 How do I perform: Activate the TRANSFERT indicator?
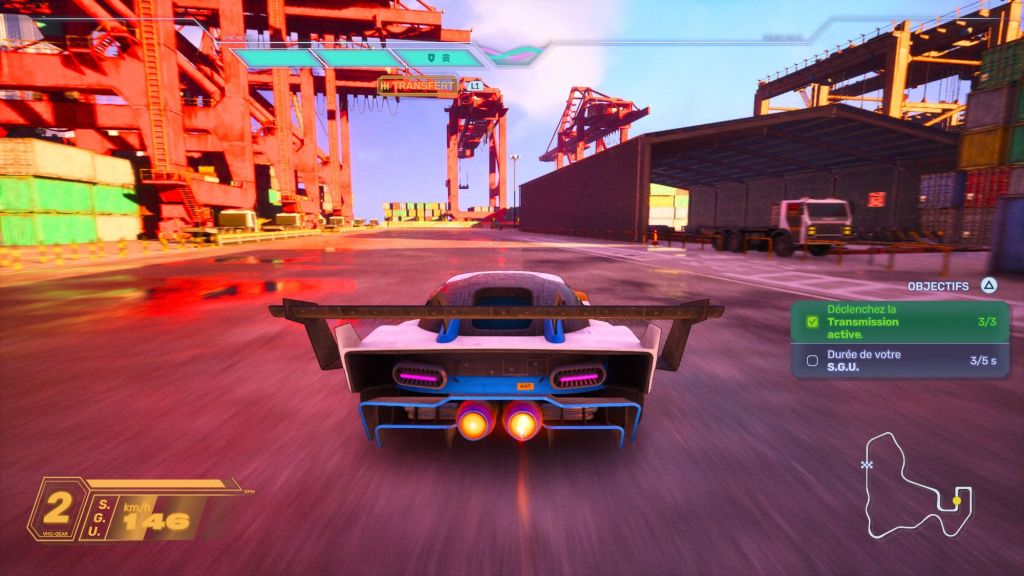417,86
